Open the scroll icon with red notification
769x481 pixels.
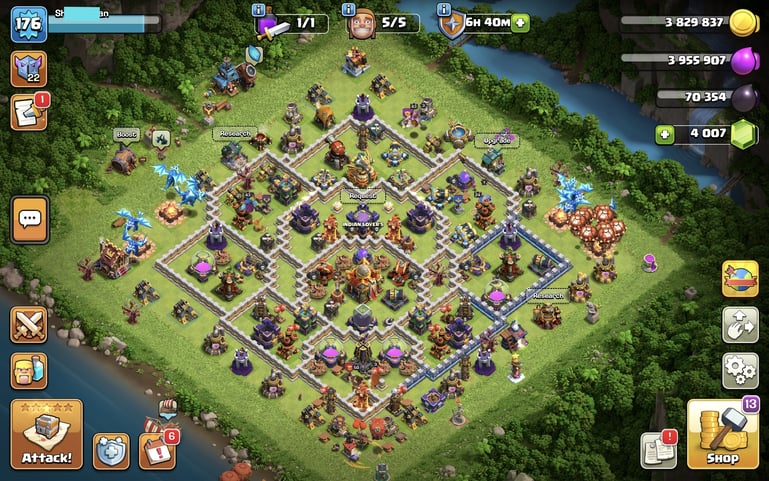29,112
